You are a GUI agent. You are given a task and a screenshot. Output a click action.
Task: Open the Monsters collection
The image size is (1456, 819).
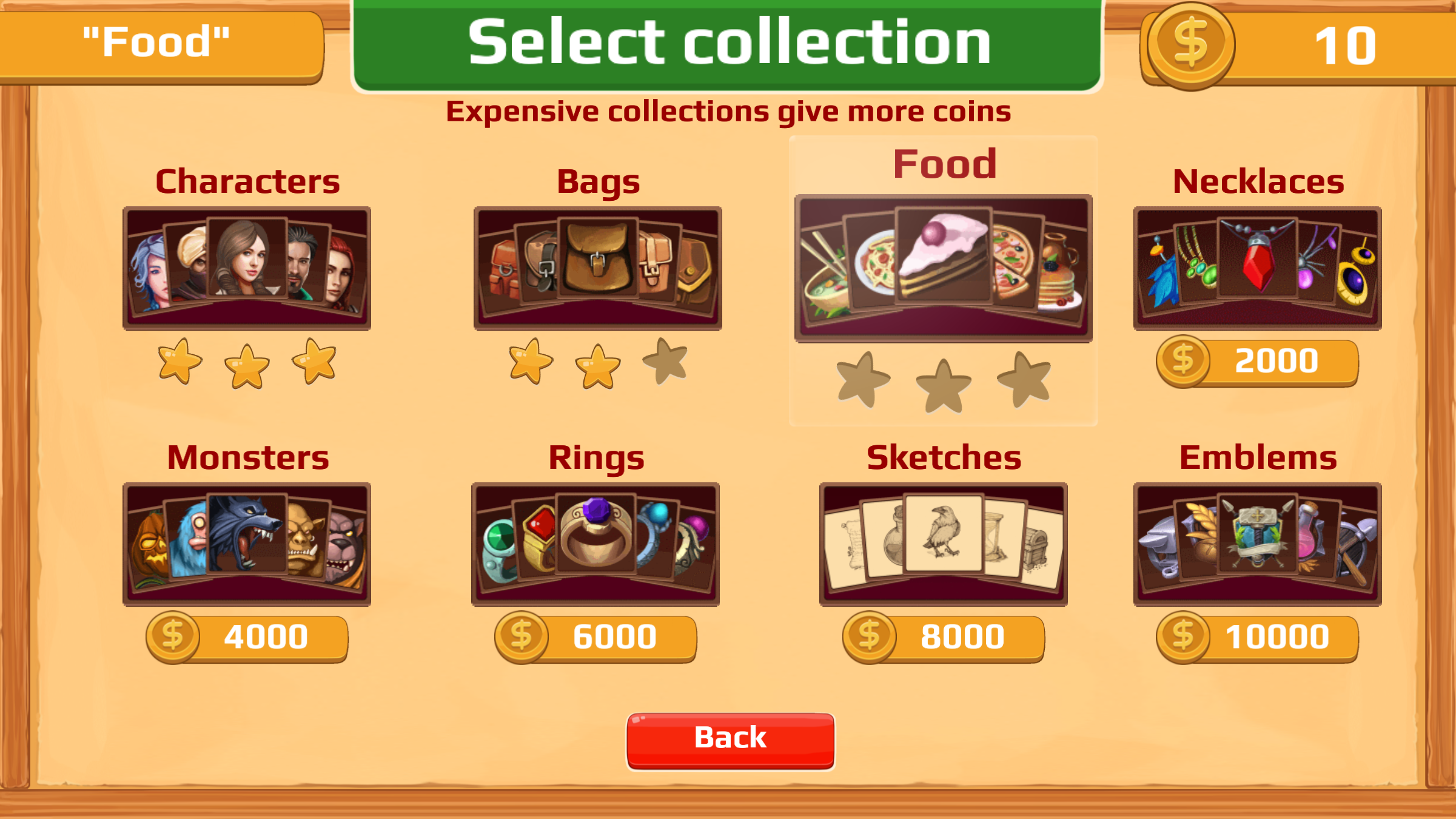[x=247, y=545]
